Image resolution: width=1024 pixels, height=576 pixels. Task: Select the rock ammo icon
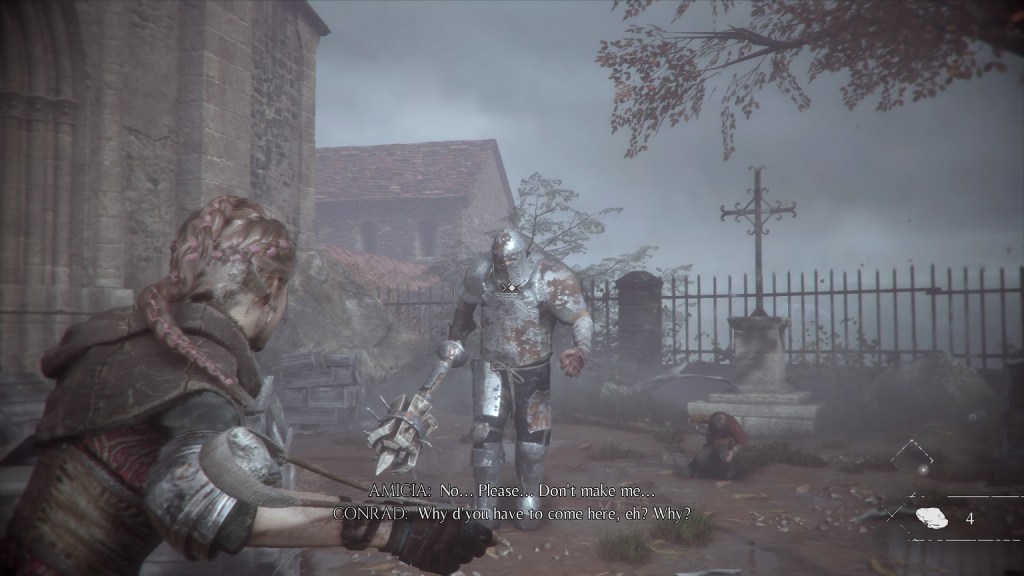tap(931, 519)
